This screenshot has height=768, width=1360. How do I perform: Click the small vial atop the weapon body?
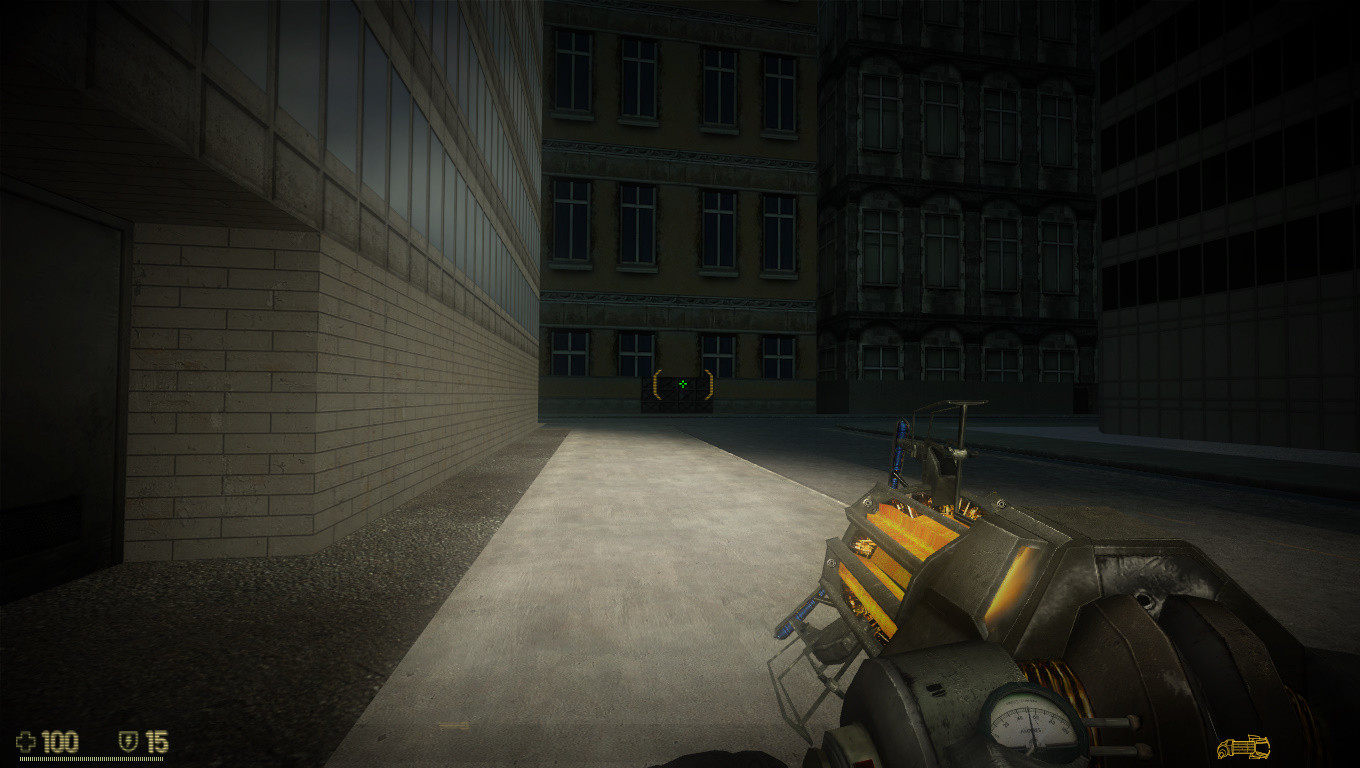click(x=900, y=447)
